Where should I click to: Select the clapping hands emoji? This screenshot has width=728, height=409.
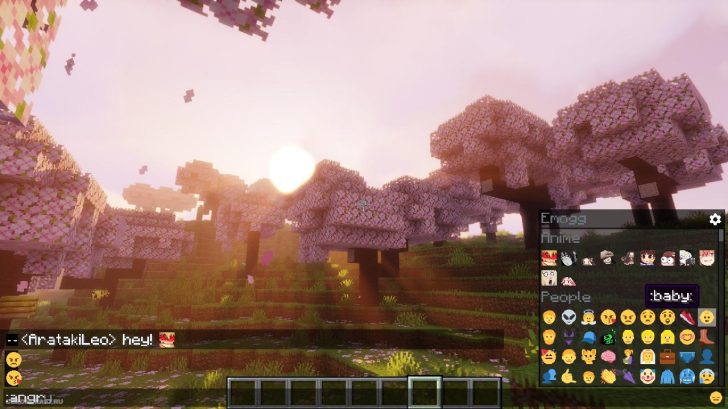[607, 376]
